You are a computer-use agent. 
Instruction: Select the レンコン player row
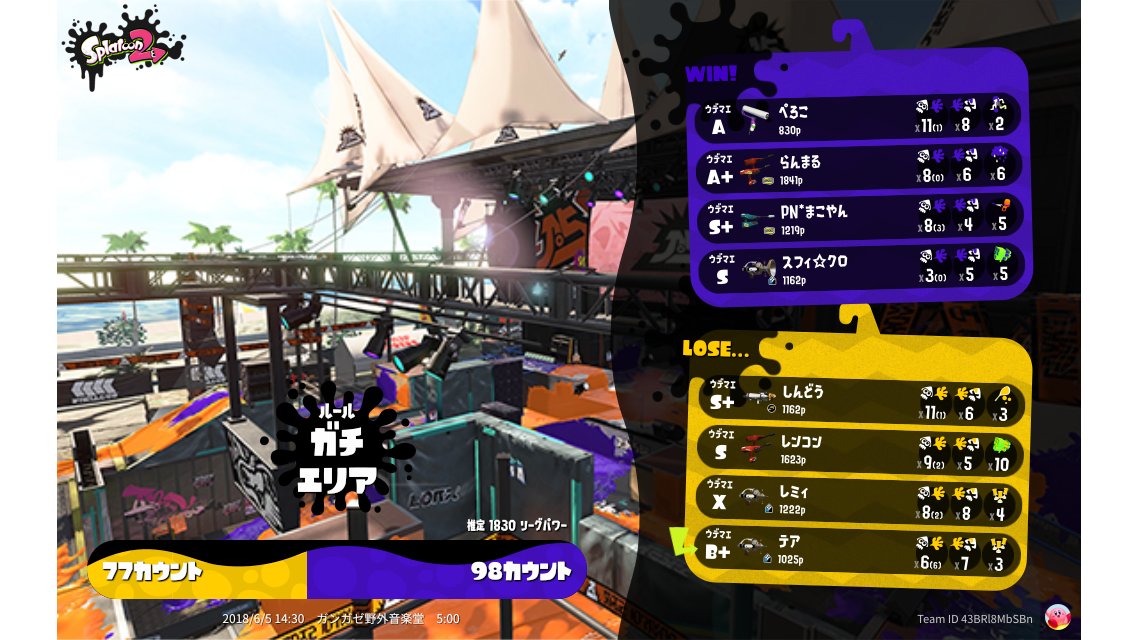tap(858, 451)
